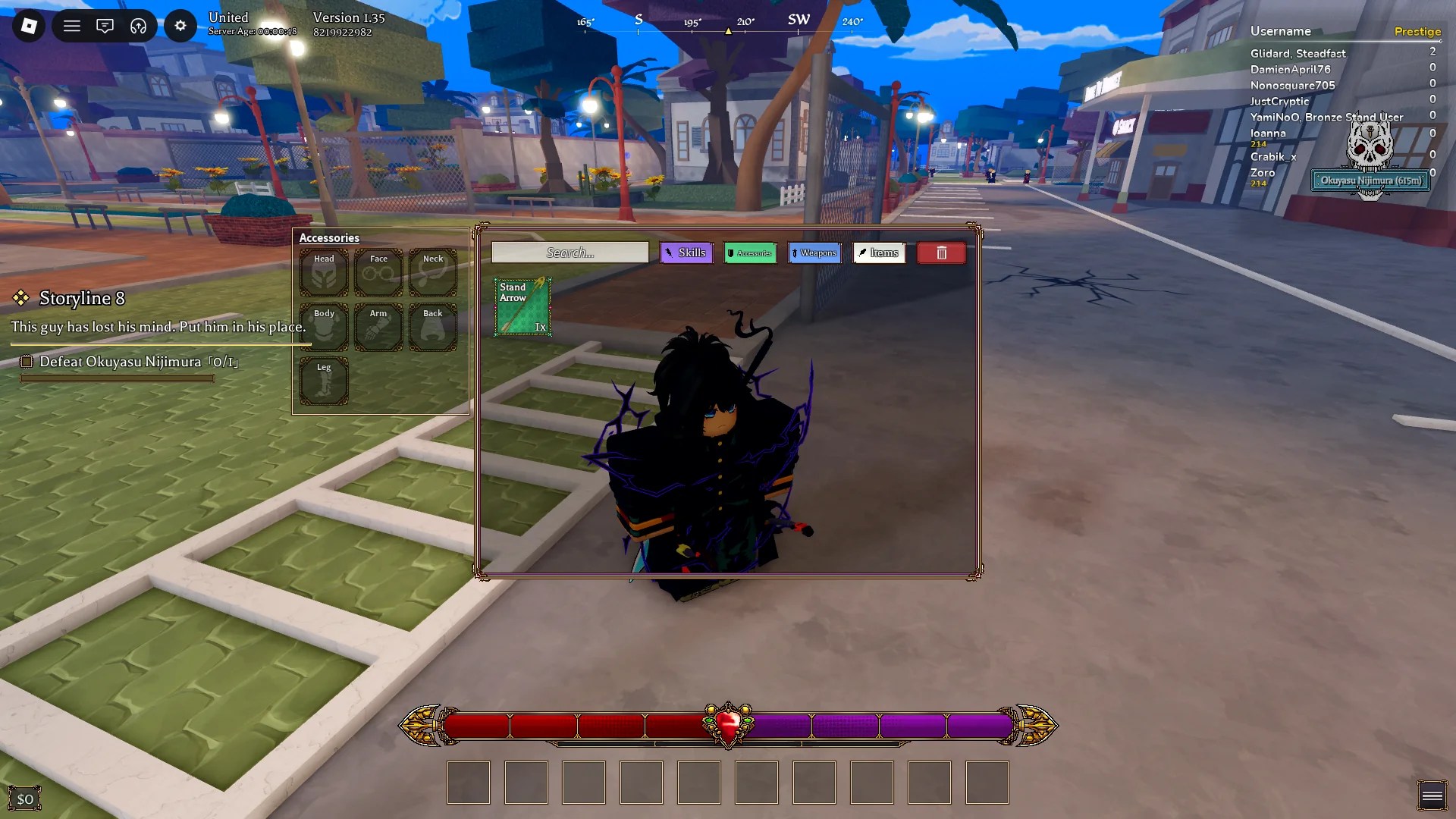Open the Roblox chat window

tap(105, 25)
